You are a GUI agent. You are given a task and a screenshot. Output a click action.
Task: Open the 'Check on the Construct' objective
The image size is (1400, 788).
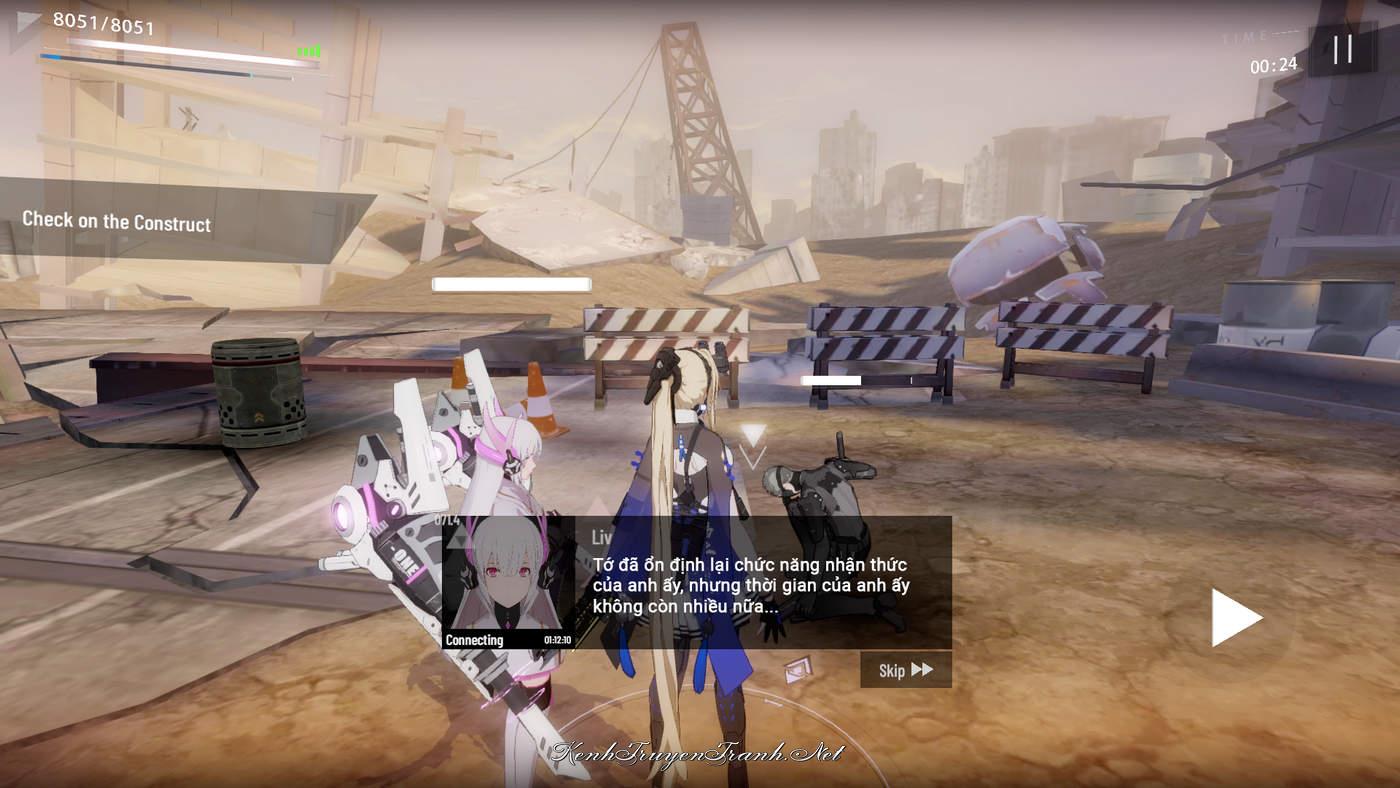coord(117,222)
